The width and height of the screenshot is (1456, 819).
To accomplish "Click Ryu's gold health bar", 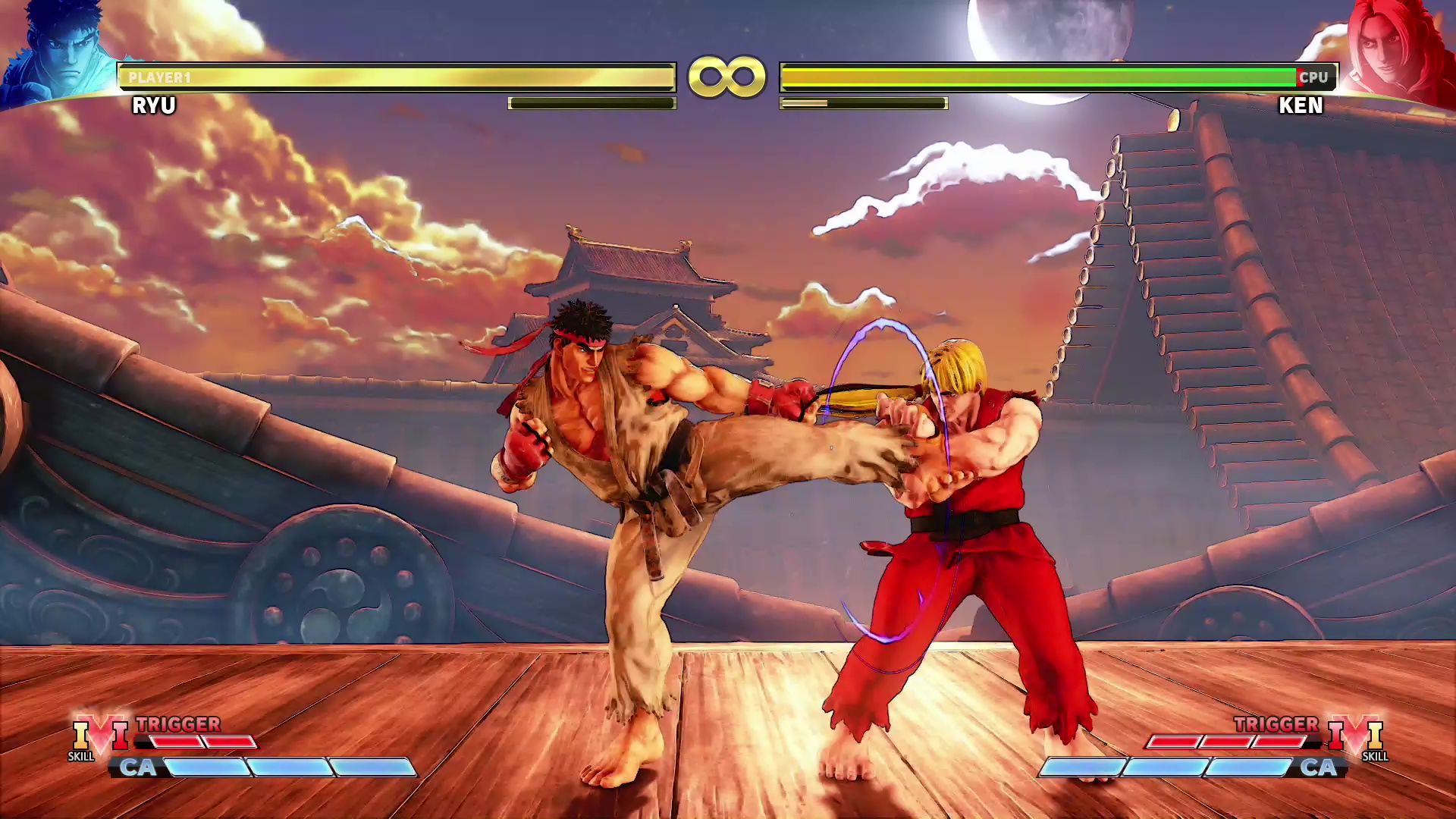I will click(394, 75).
